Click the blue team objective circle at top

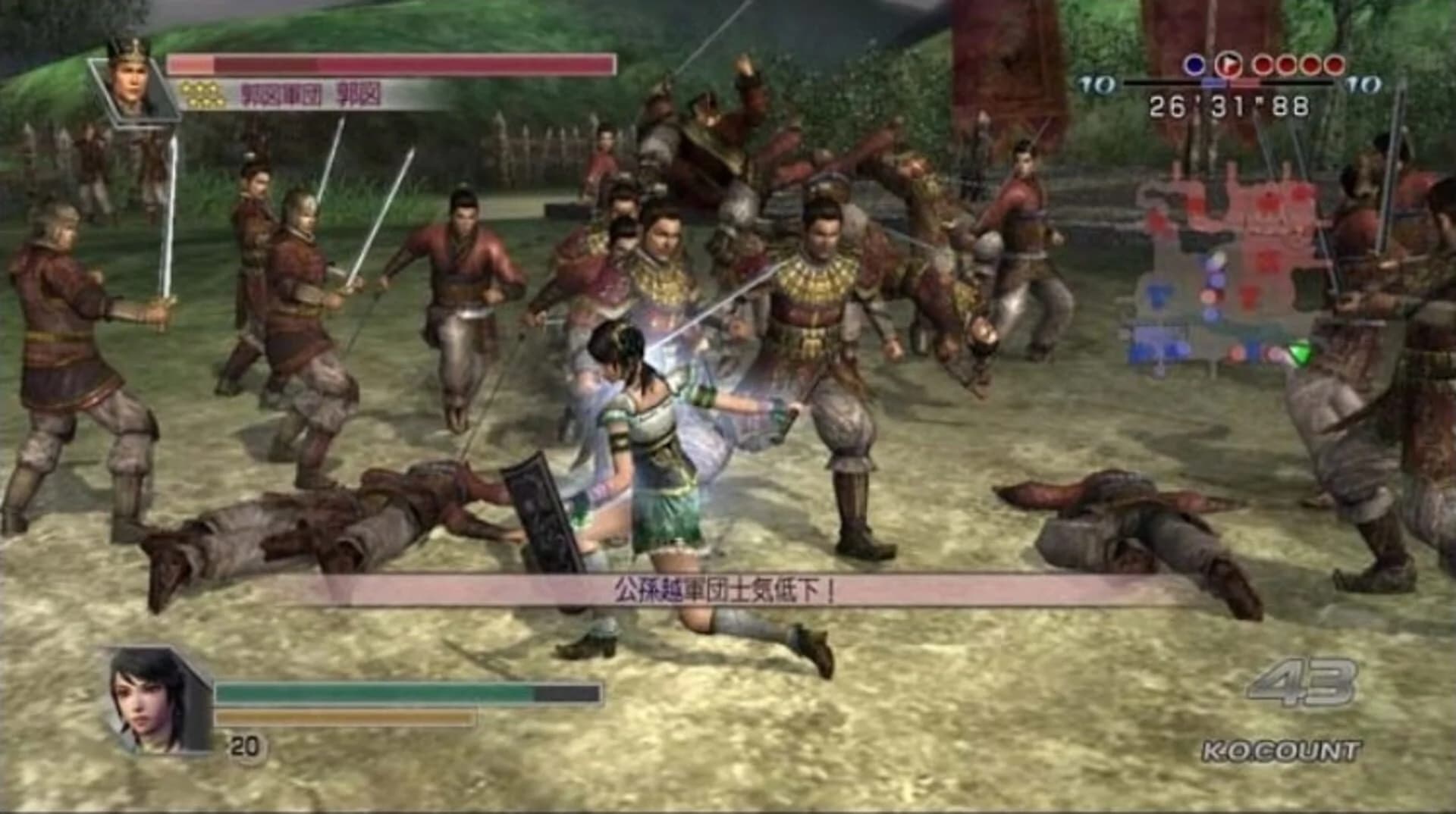(1194, 65)
